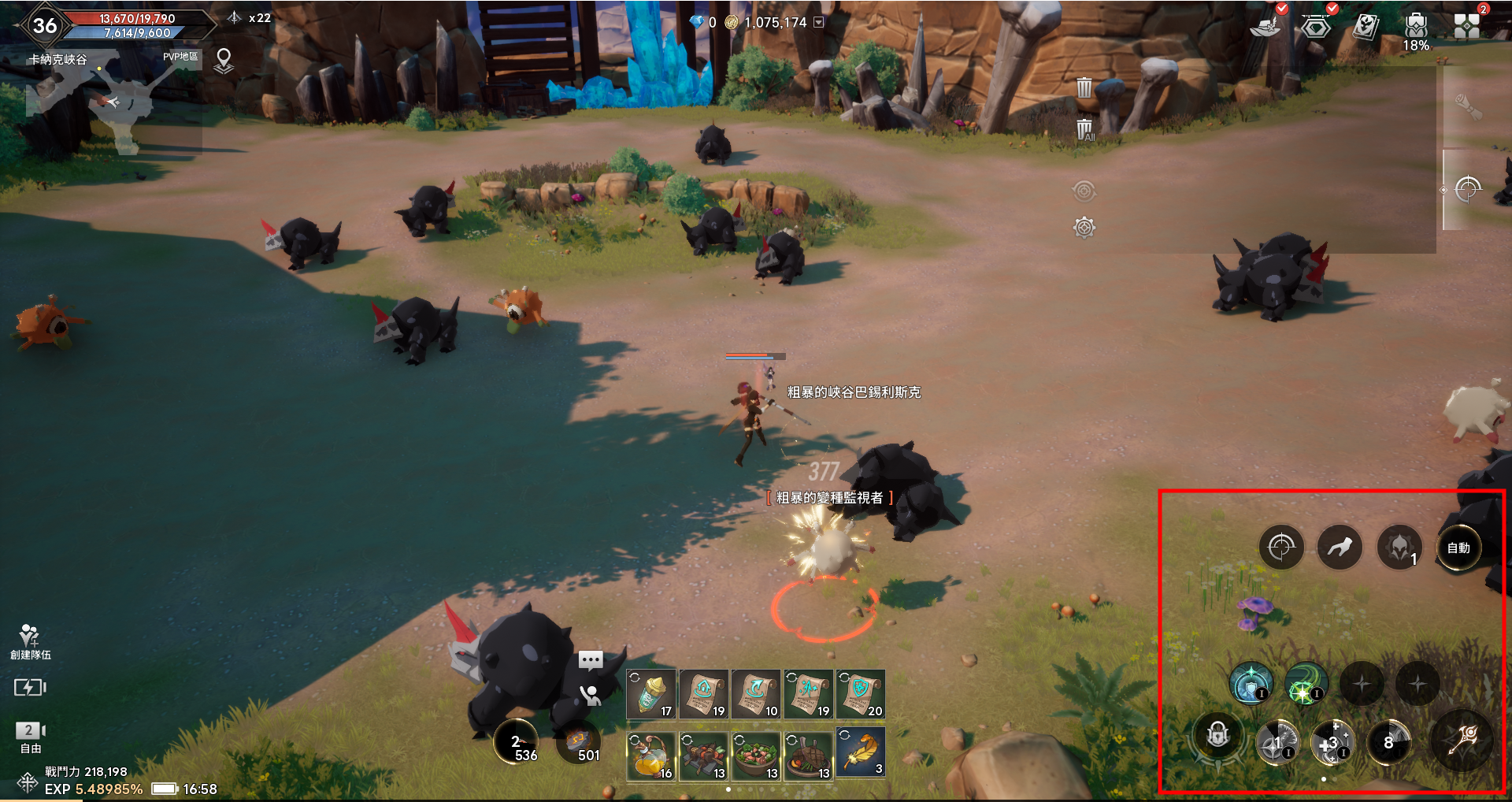
Task: Activate the green swirl skill
Action: 1306,683
